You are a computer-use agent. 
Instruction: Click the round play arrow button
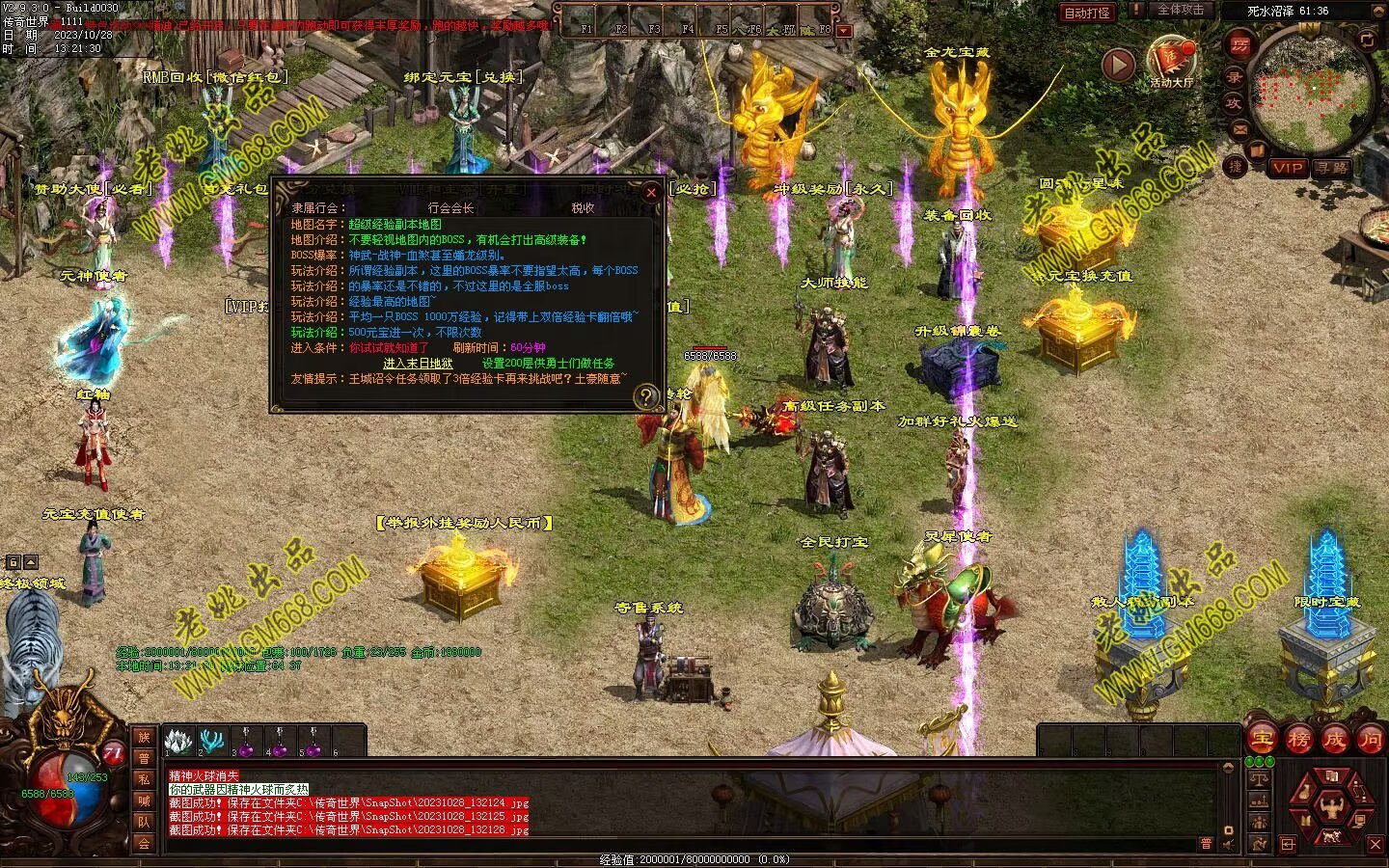click(1119, 65)
